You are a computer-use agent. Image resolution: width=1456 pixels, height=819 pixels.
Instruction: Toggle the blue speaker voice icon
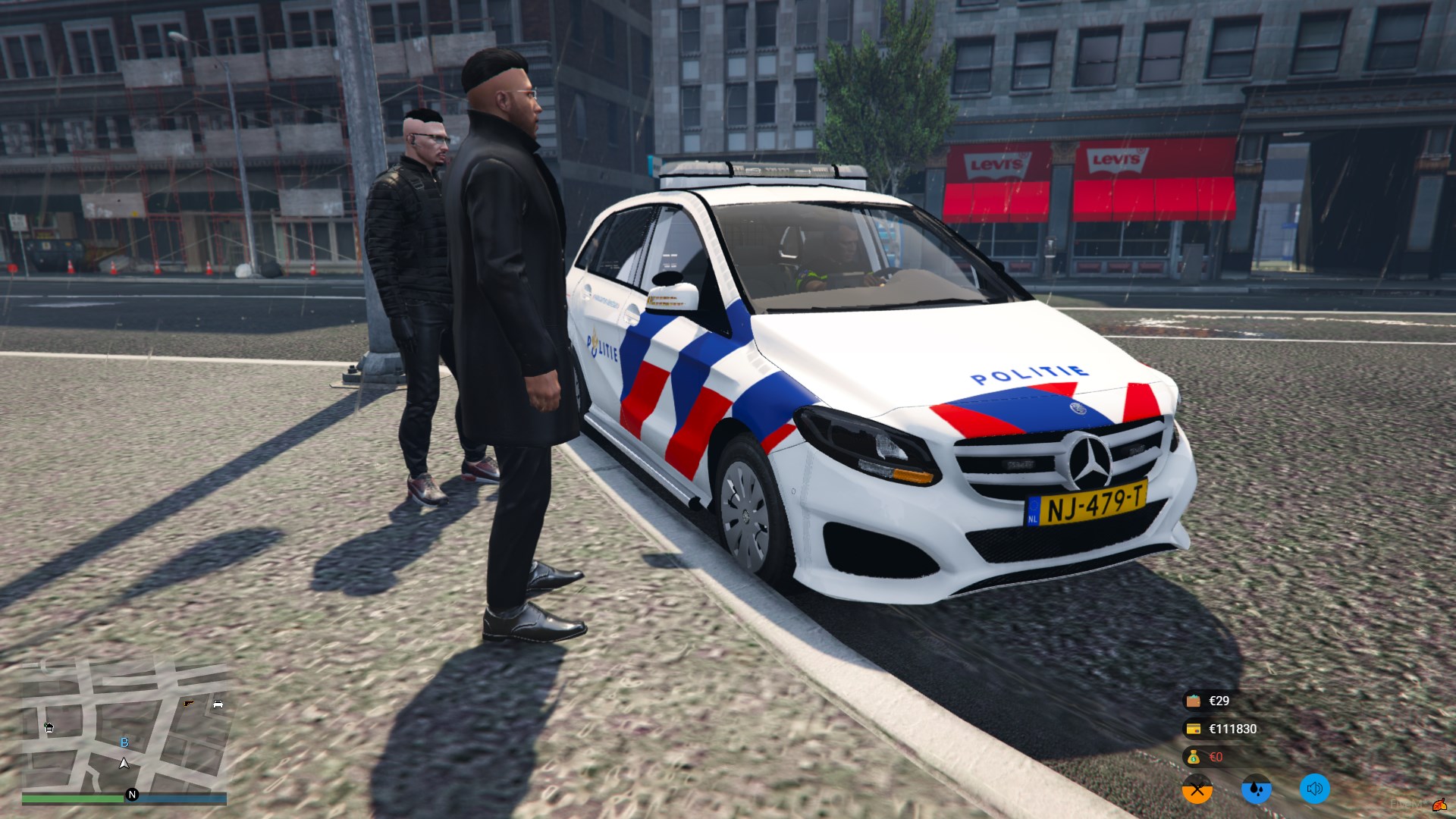click(x=1315, y=789)
